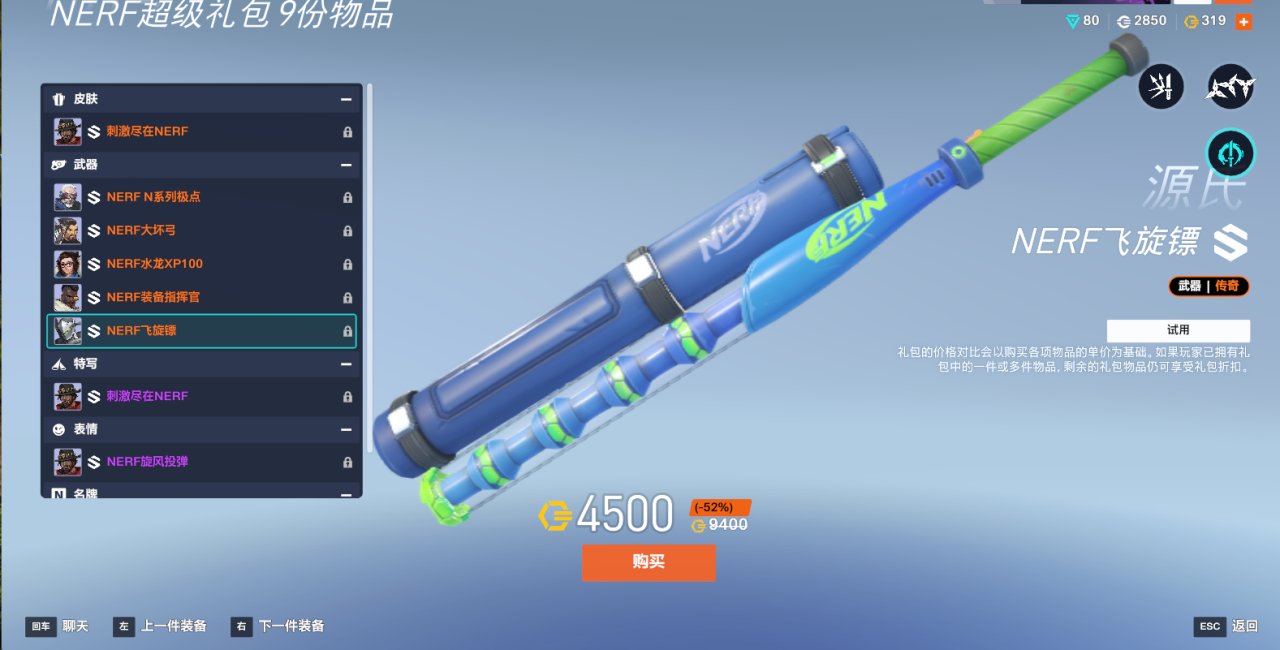Pick the NERF旋风投弹 emote entry
The height and width of the screenshot is (650, 1280).
pos(201,462)
